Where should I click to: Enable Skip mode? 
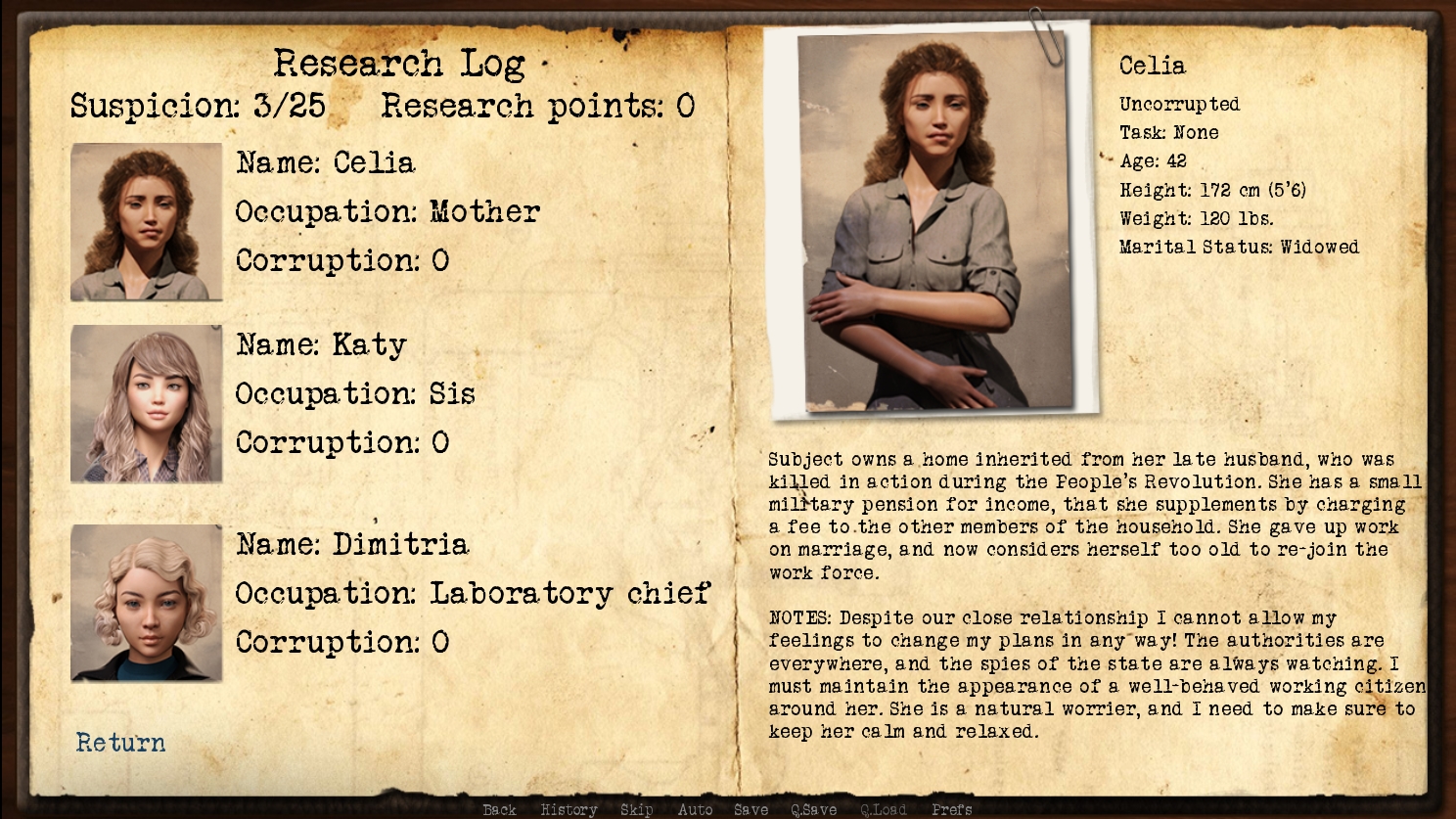coord(637,809)
